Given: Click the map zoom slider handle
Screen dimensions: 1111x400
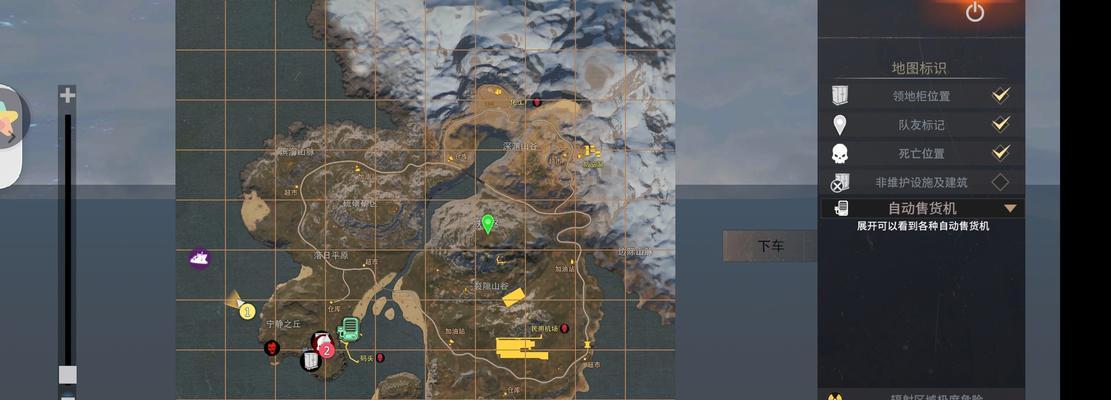Looking at the screenshot, I should coord(67,374).
